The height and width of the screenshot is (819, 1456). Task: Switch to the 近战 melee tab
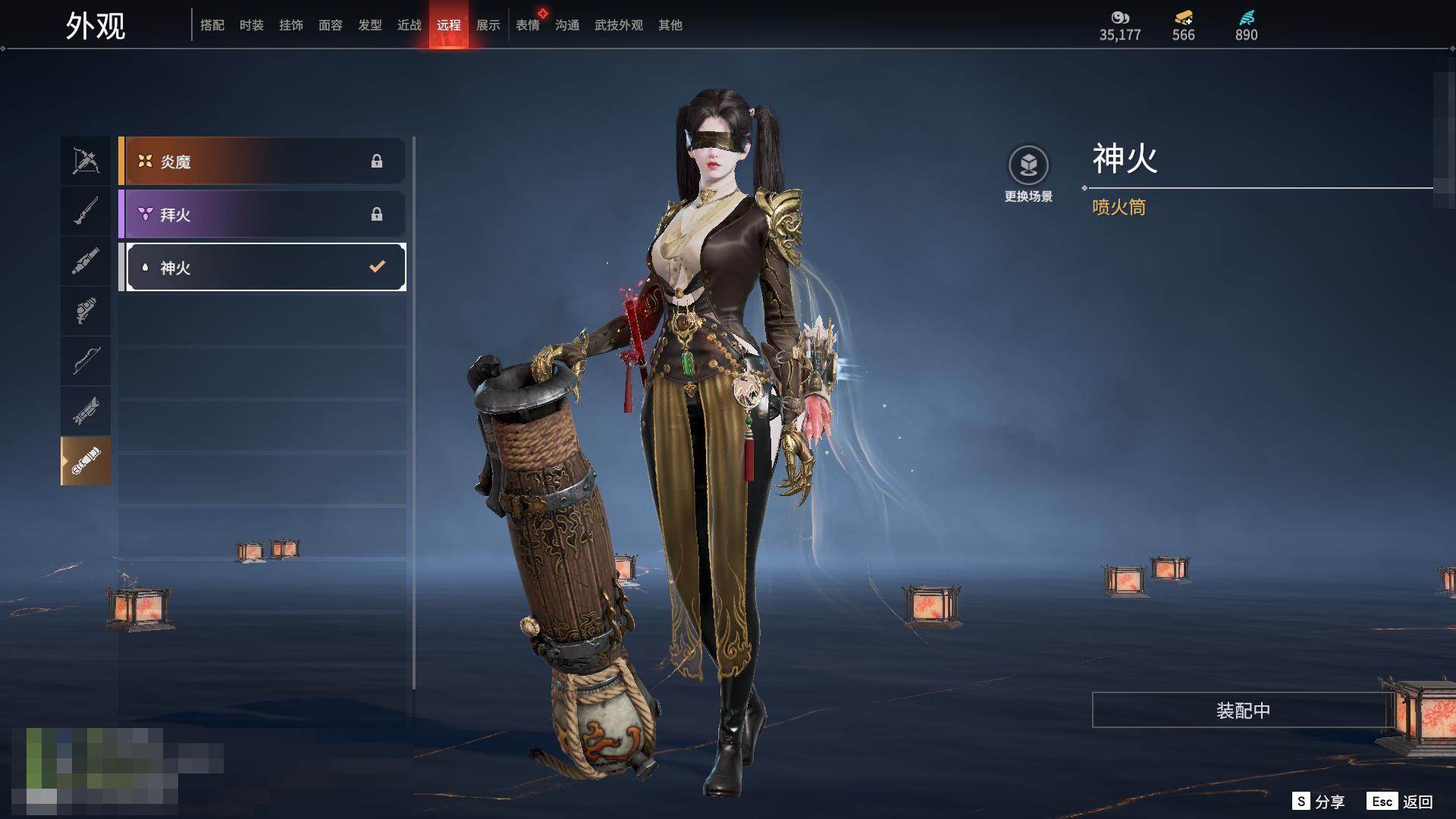(409, 25)
